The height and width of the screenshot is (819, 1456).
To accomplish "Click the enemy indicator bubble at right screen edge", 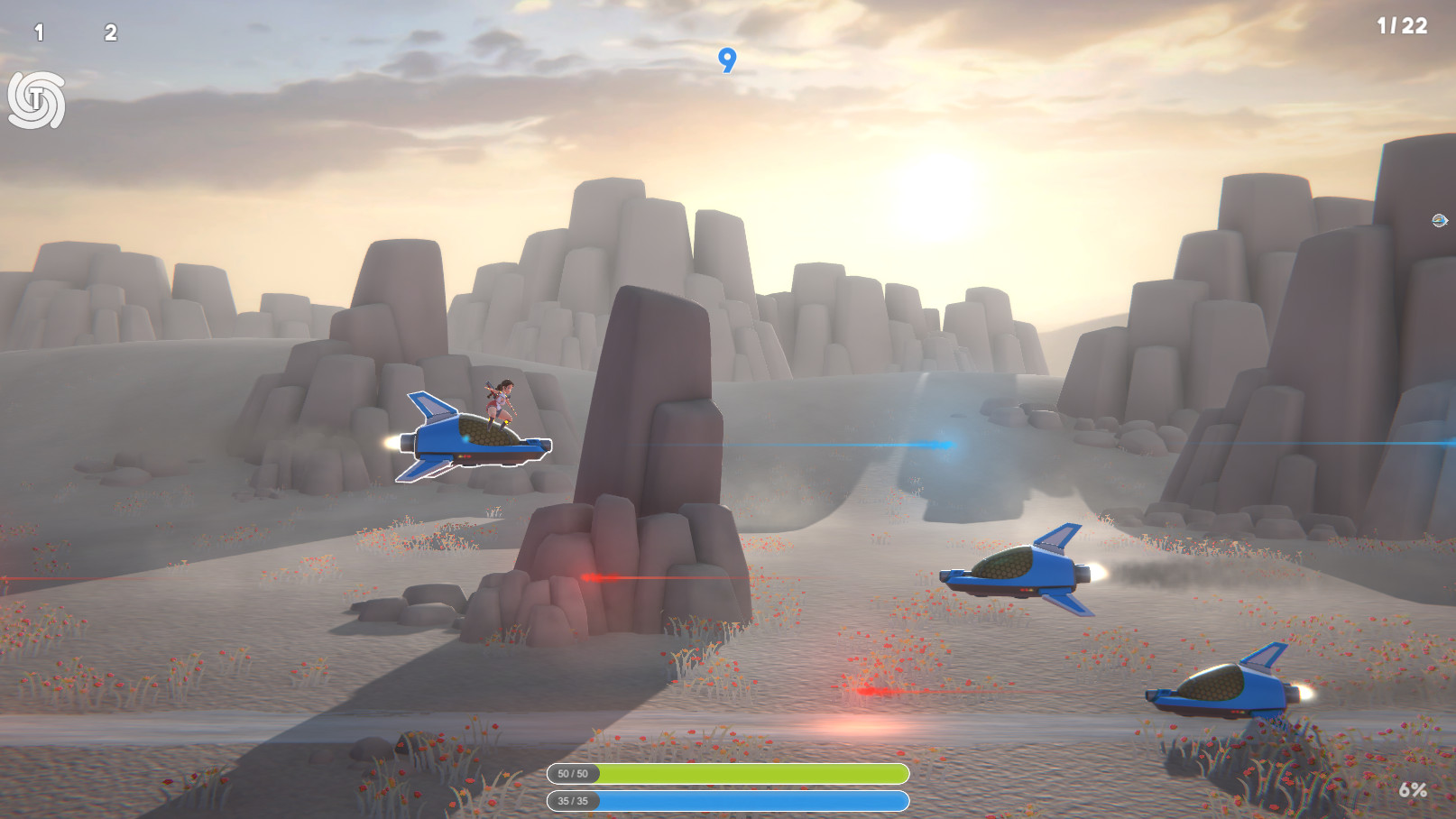I will click(1439, 219).
